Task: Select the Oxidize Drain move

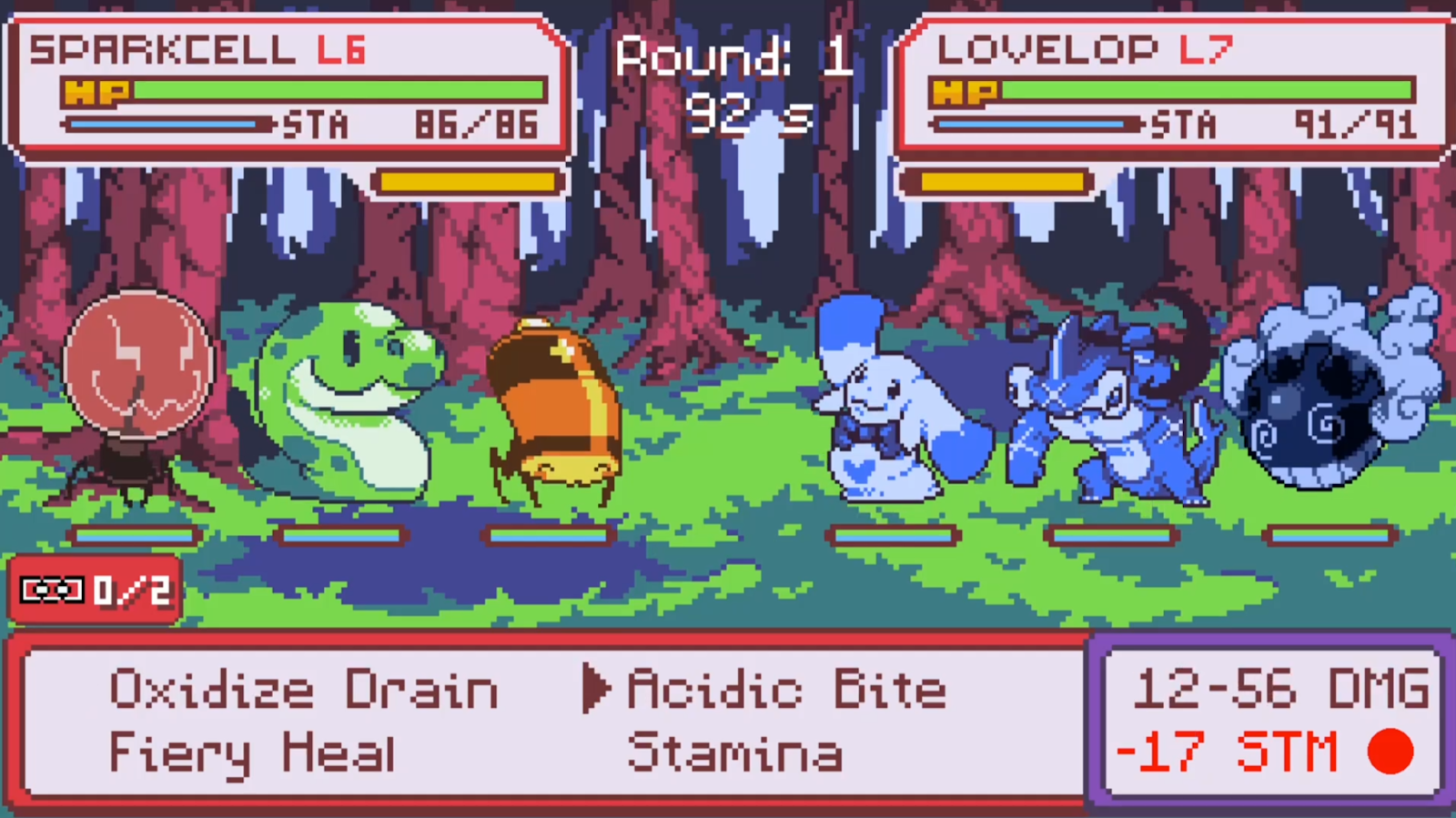Action: (303, 690)
